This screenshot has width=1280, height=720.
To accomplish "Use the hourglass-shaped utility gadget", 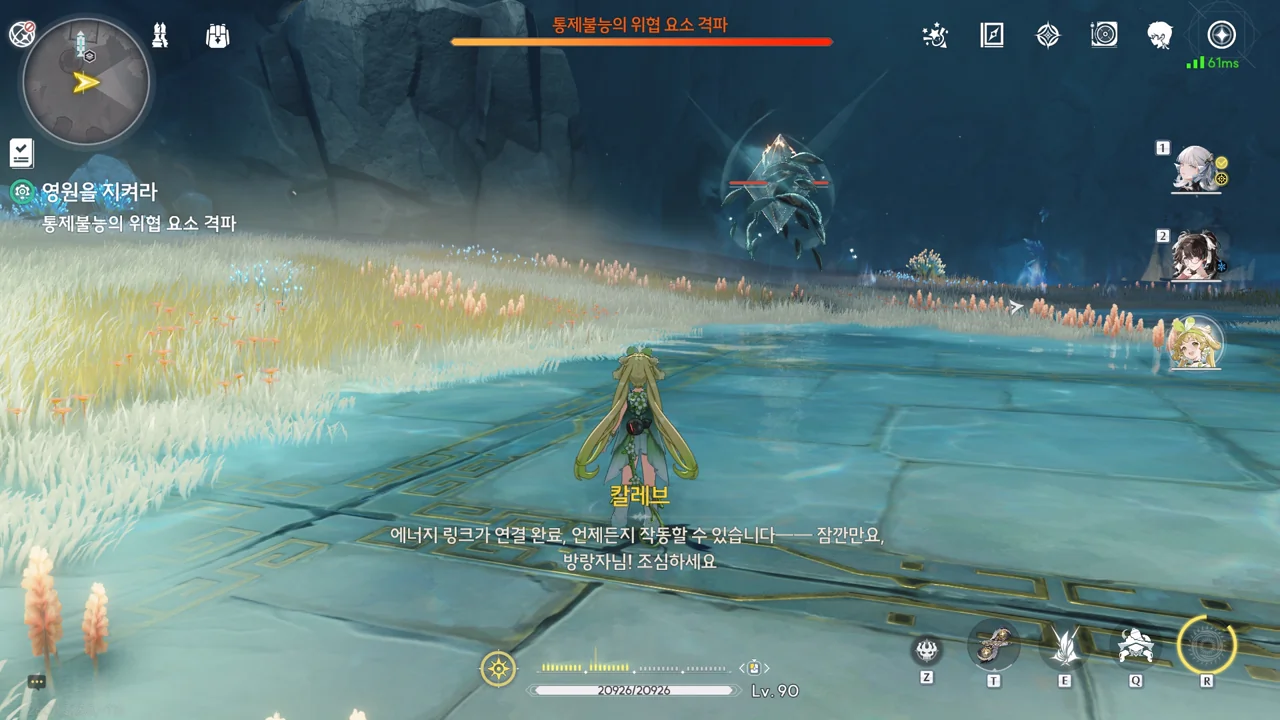I will 994,645.
